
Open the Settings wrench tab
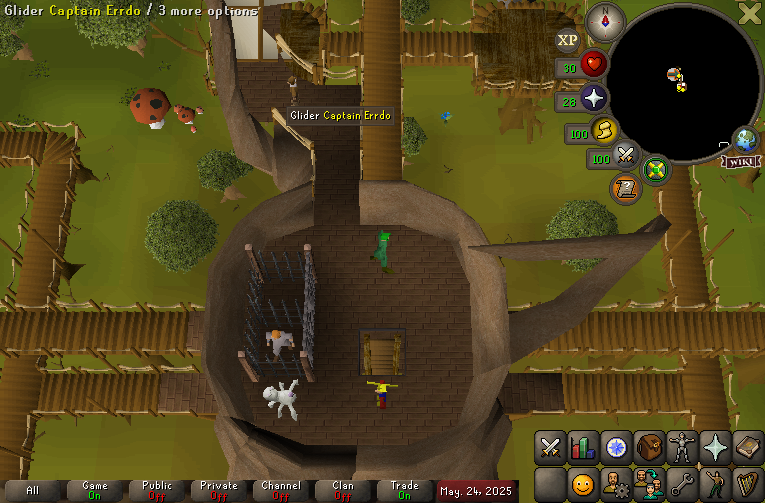point(682,485)
